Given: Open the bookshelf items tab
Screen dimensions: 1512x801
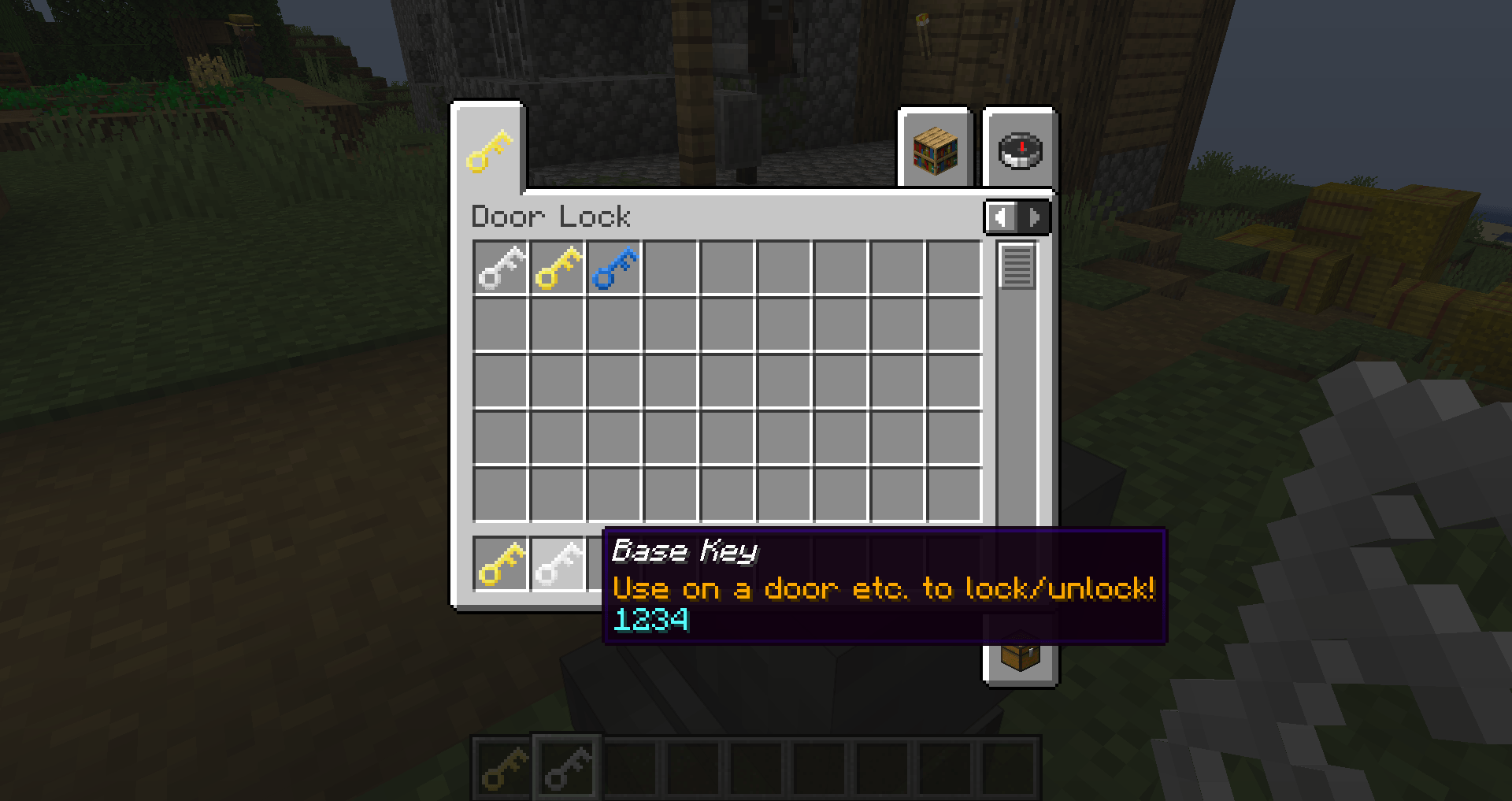Looking at the screenshot, I should tap(936, 150).
